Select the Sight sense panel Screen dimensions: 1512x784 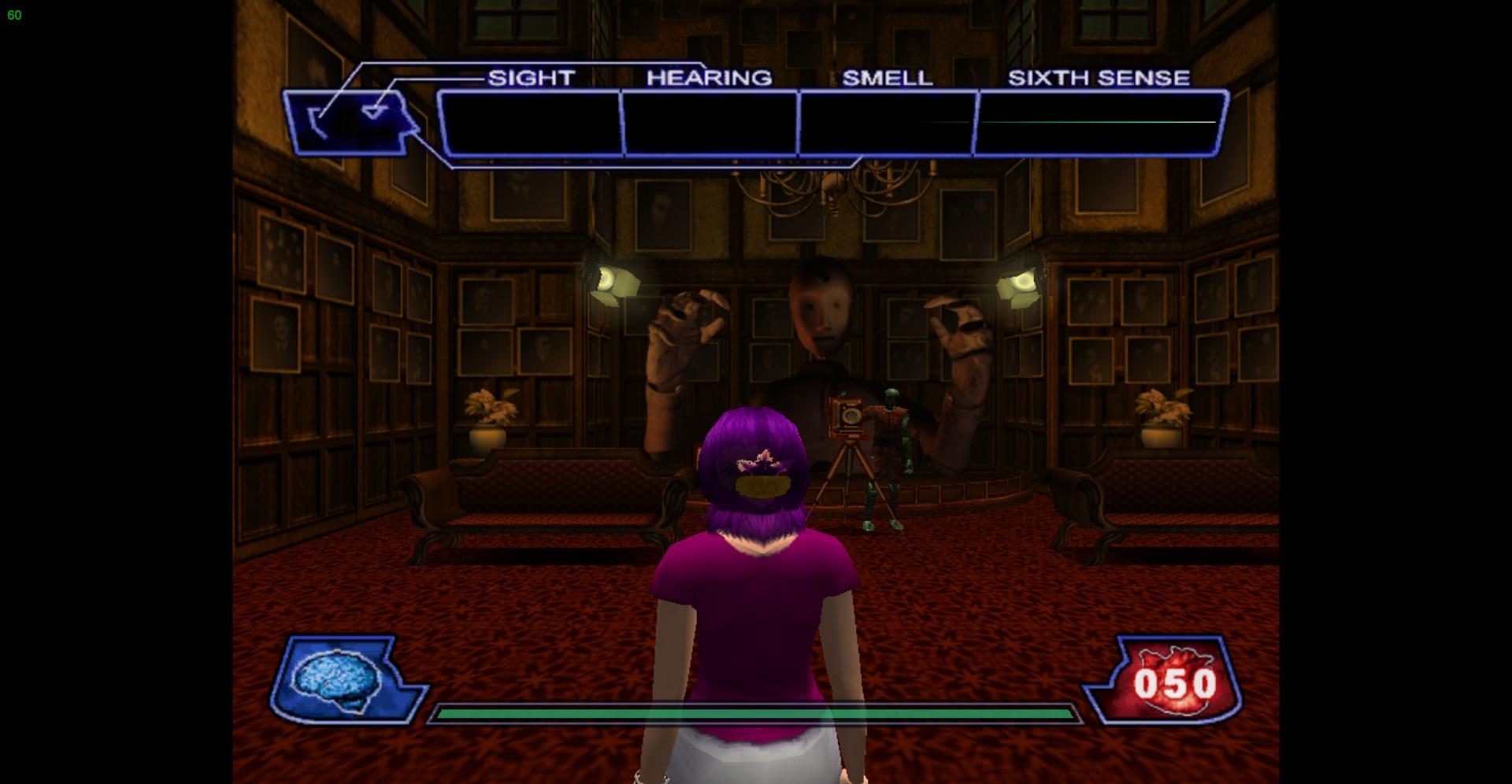coord(530,123)
